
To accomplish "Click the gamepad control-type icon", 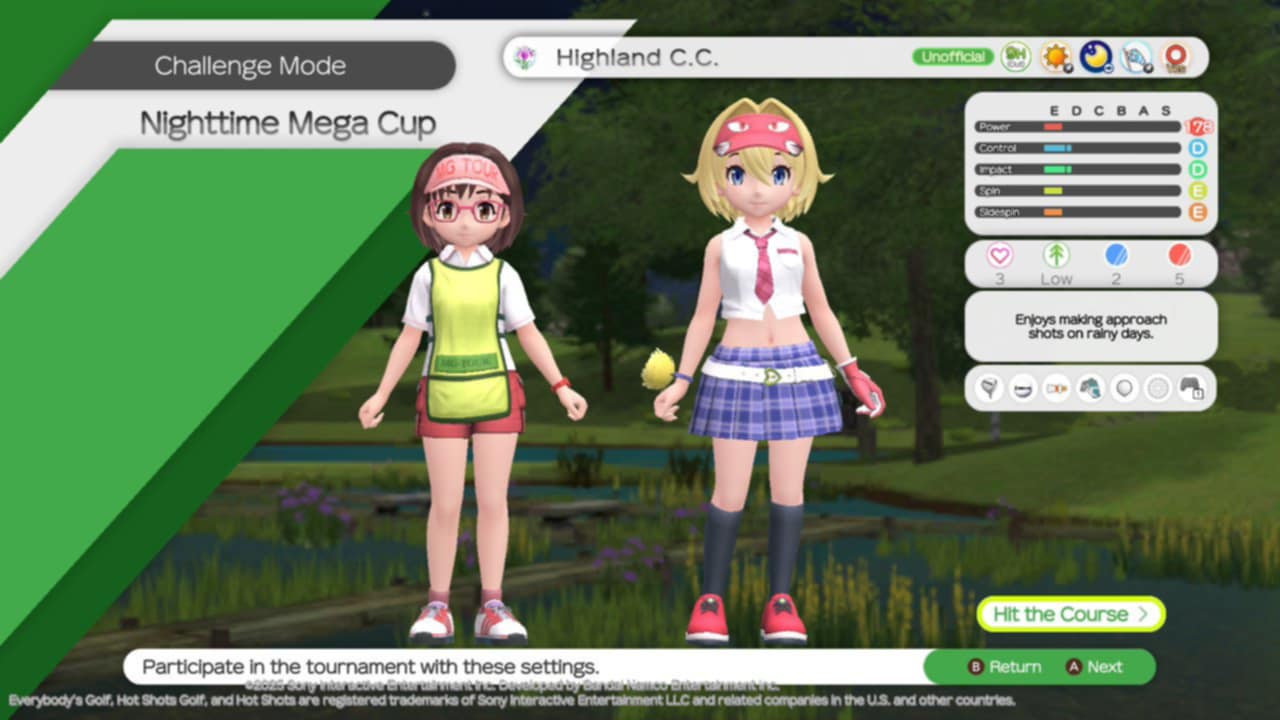I will click(1191, 388).
